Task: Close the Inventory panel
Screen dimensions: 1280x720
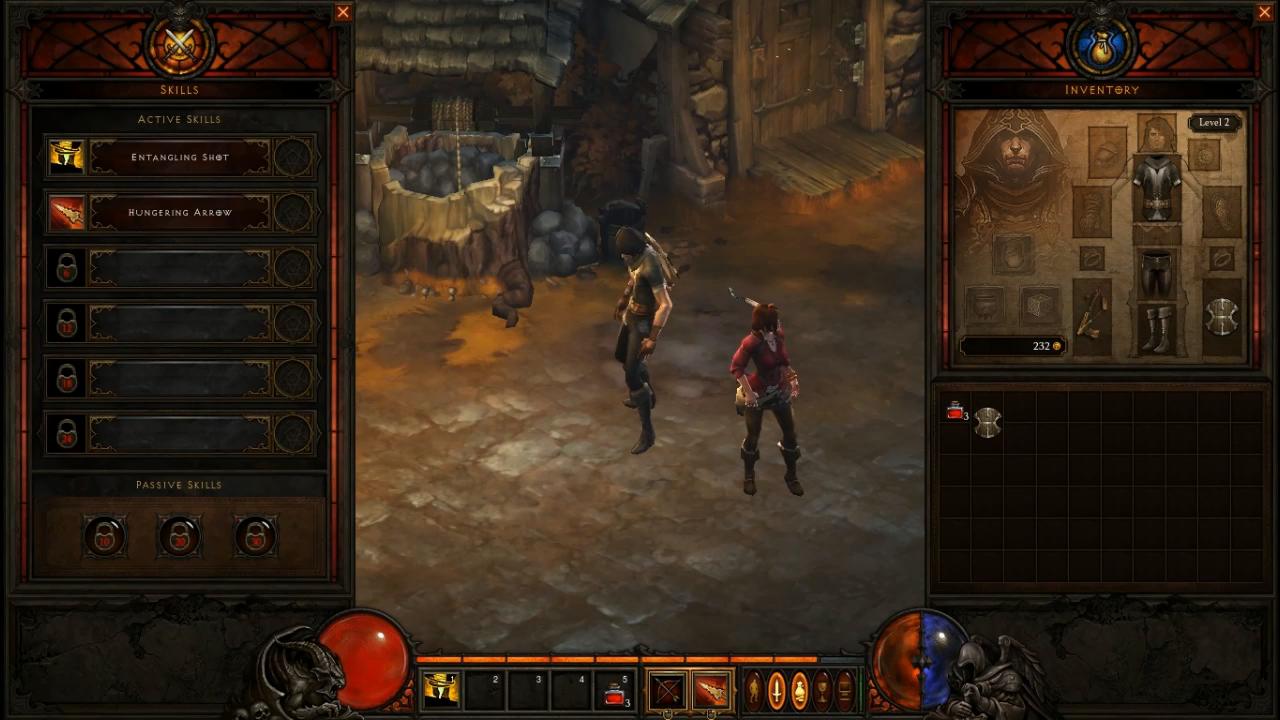Action: 1265,12
